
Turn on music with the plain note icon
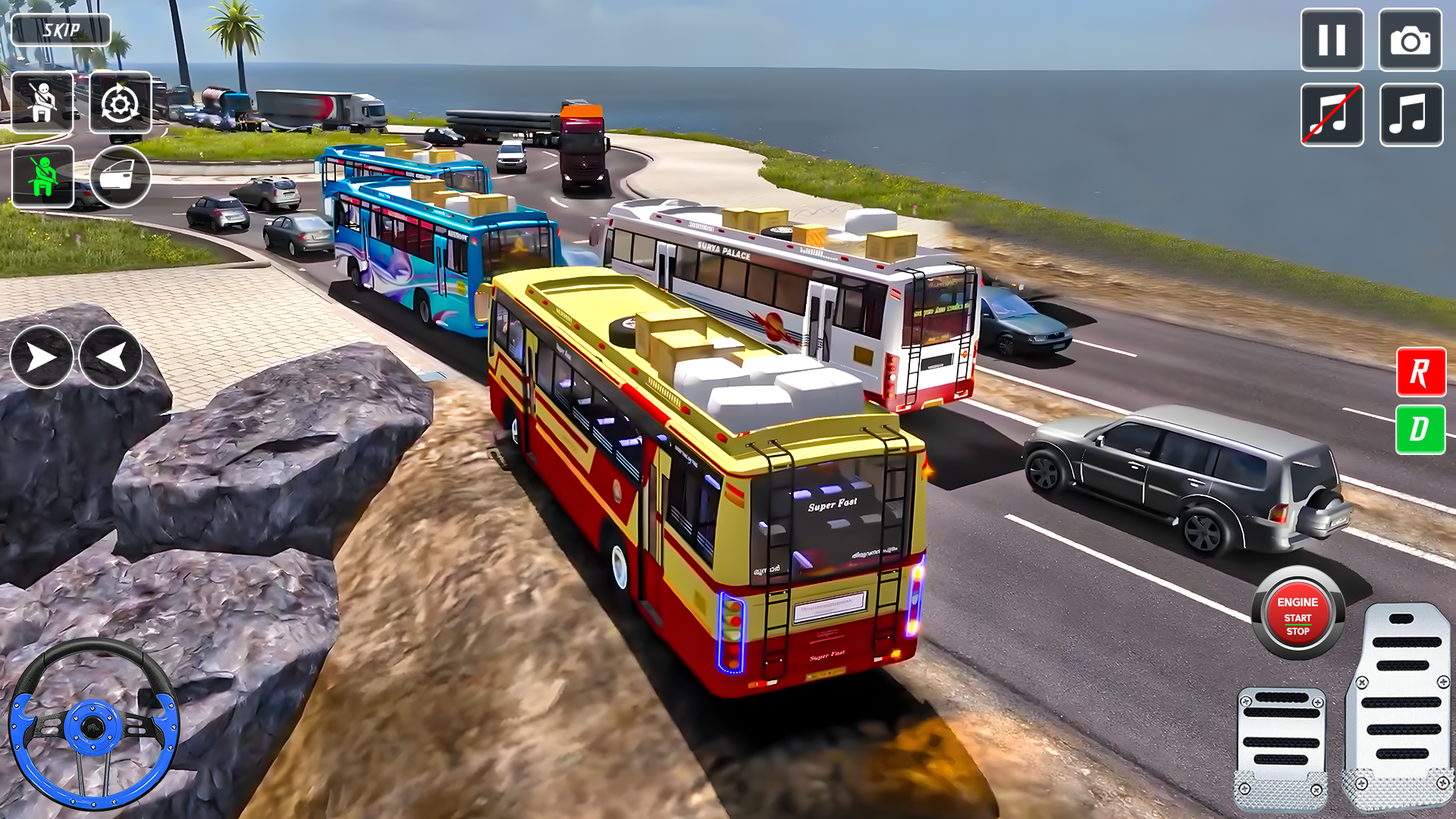[1410, 115]
